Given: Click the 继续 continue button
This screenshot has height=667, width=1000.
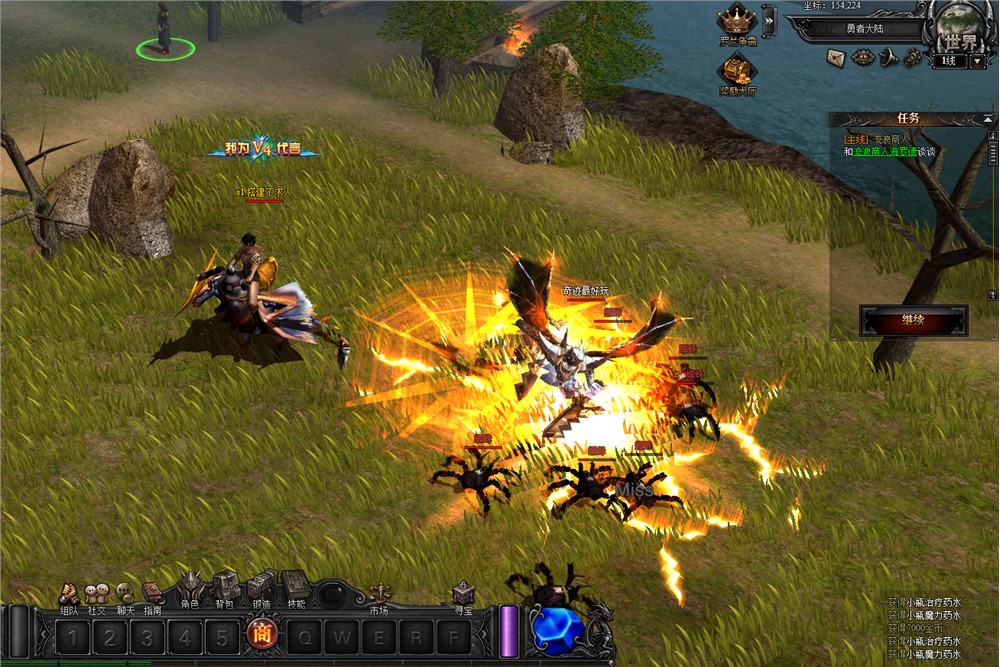Looking at the screenshot, I should (913, 321).
